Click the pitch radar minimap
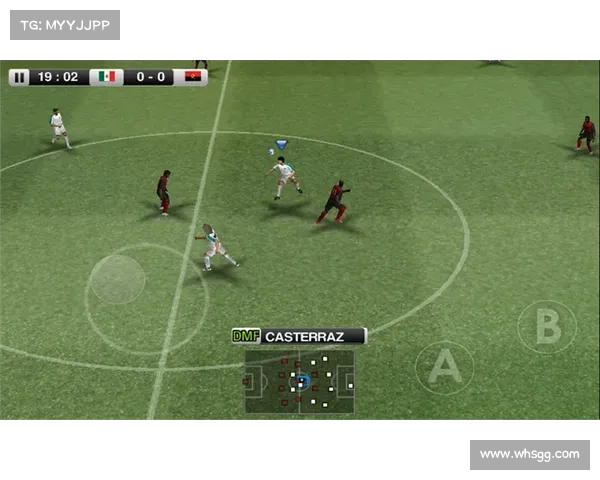 [x=299, y=381]
